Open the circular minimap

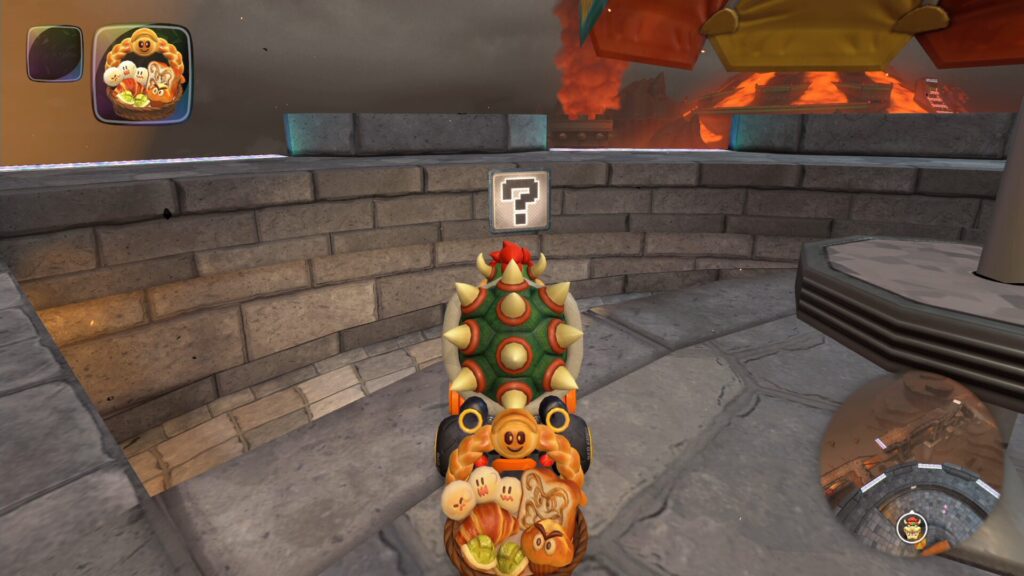910,460
